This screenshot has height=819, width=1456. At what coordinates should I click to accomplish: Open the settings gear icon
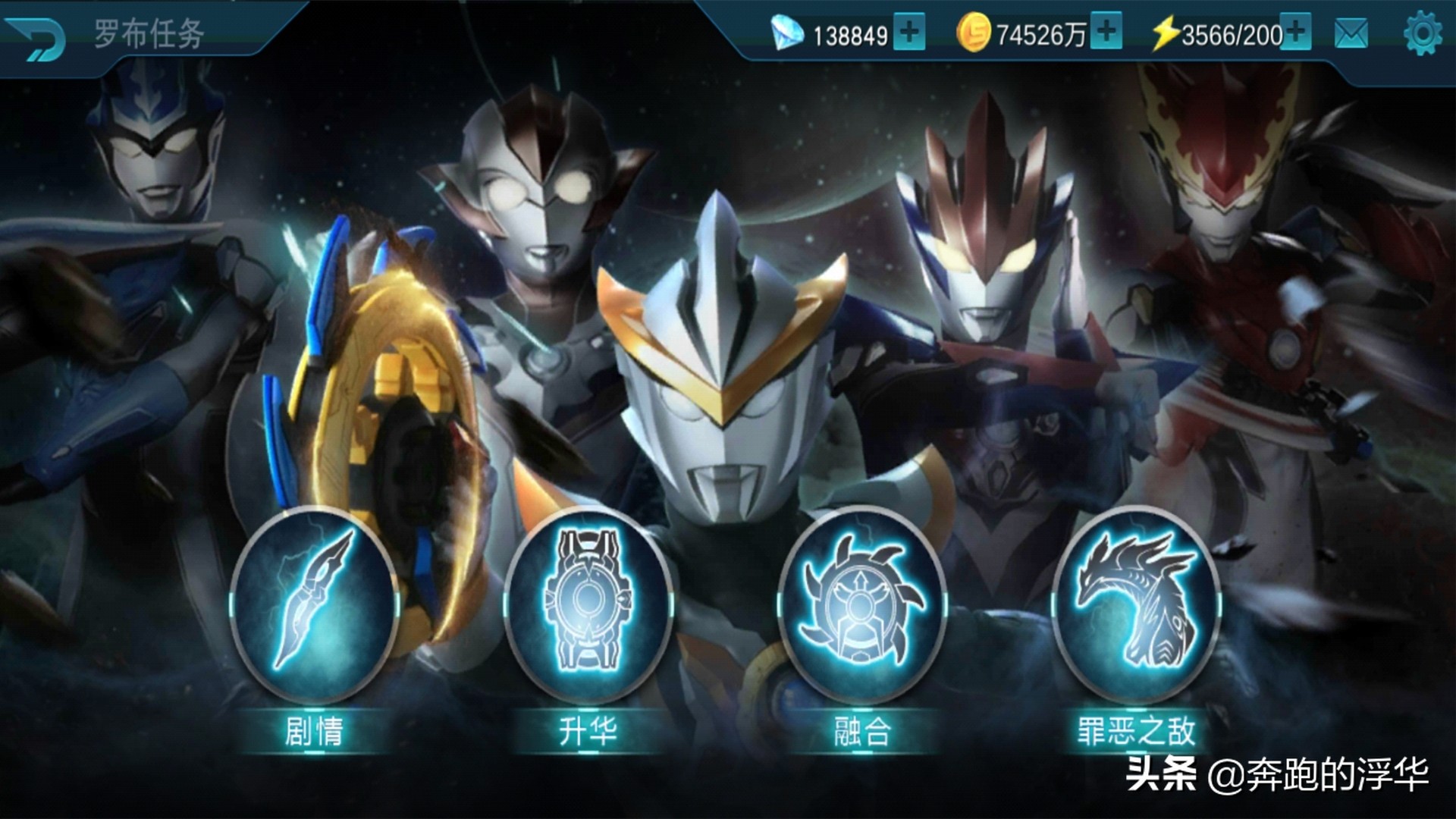(1422, 33)
